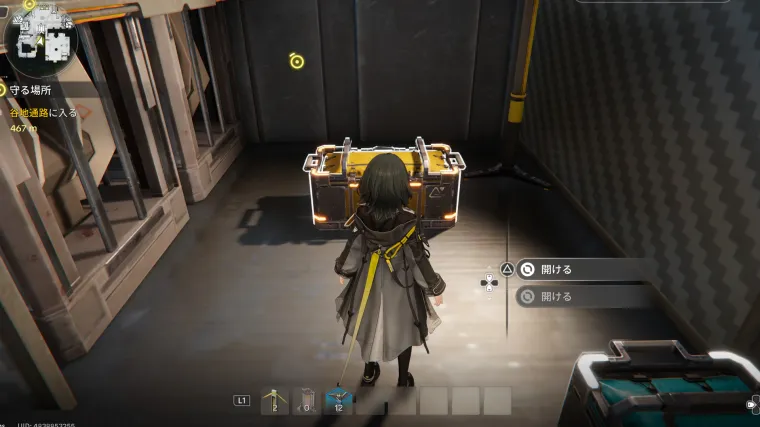Select the hotbar slot with count 0

click(x=306, y=400)
